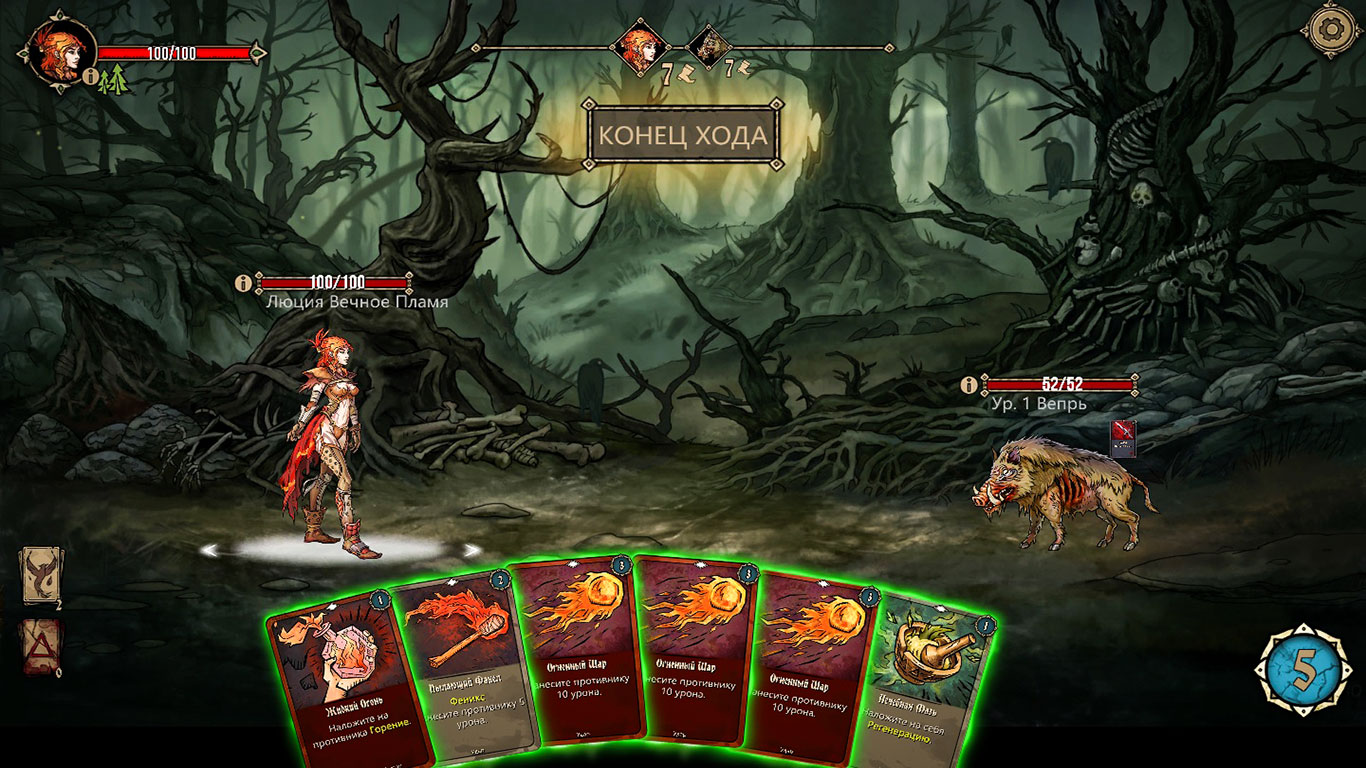
Task: Open the phoenix draw pile deck
Action: point(40,576)
